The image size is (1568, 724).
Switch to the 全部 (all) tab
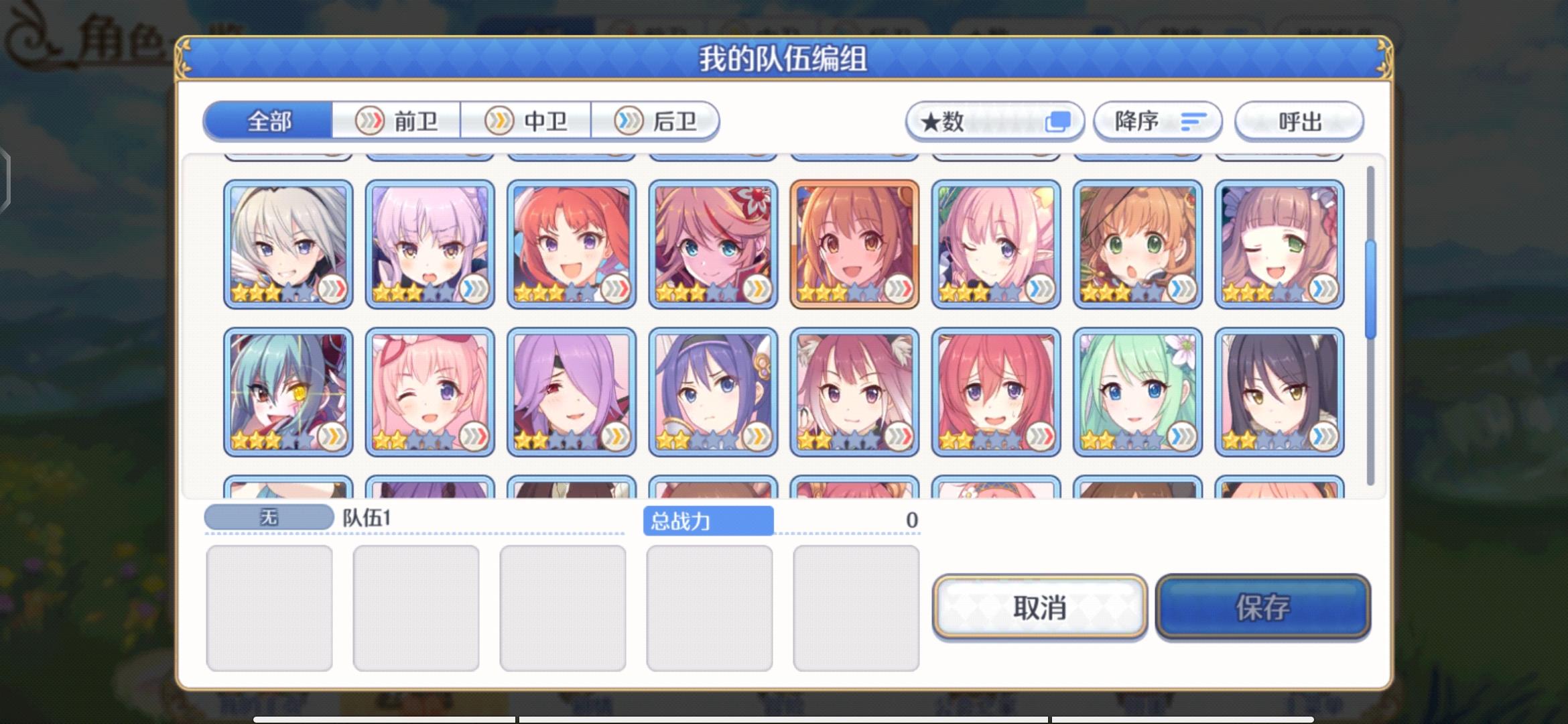point(268,121)
